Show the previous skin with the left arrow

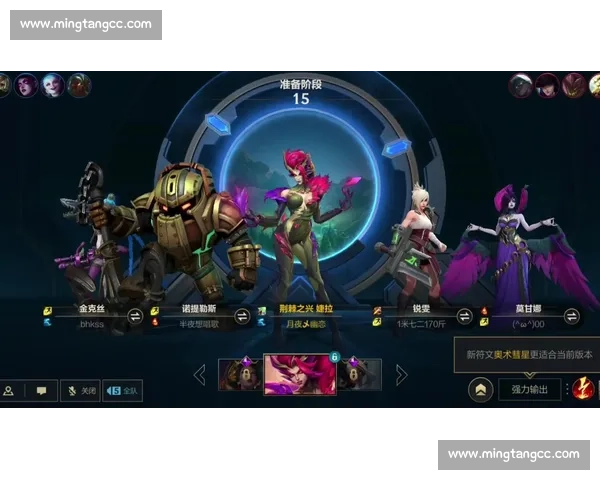199,375
